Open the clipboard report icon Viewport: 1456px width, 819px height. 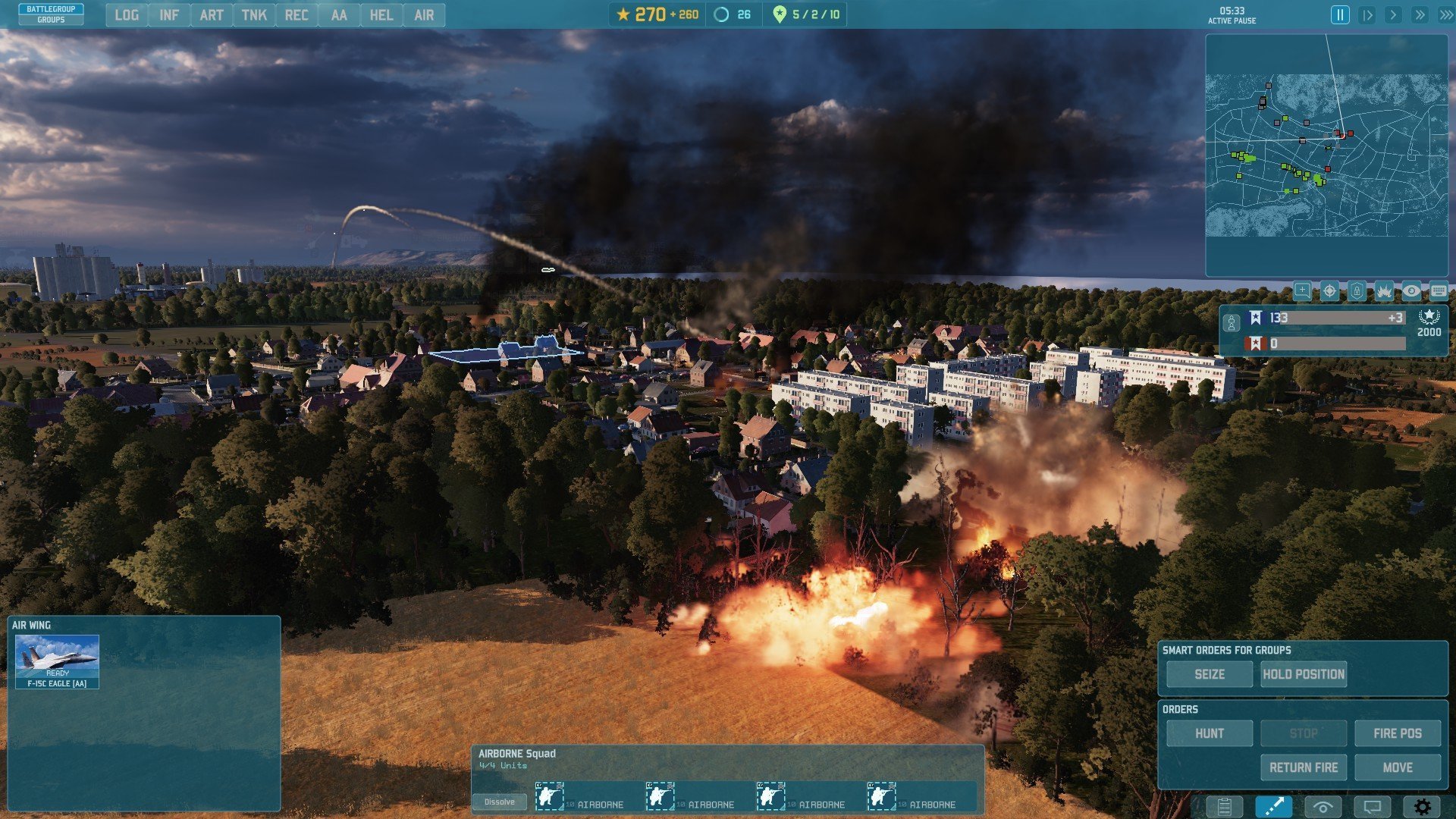pyautogui.click(x=1224, y=807)
